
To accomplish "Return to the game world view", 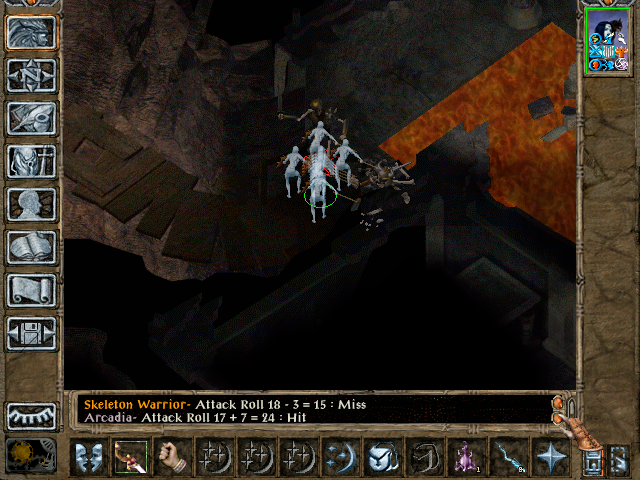I will 32,32.
